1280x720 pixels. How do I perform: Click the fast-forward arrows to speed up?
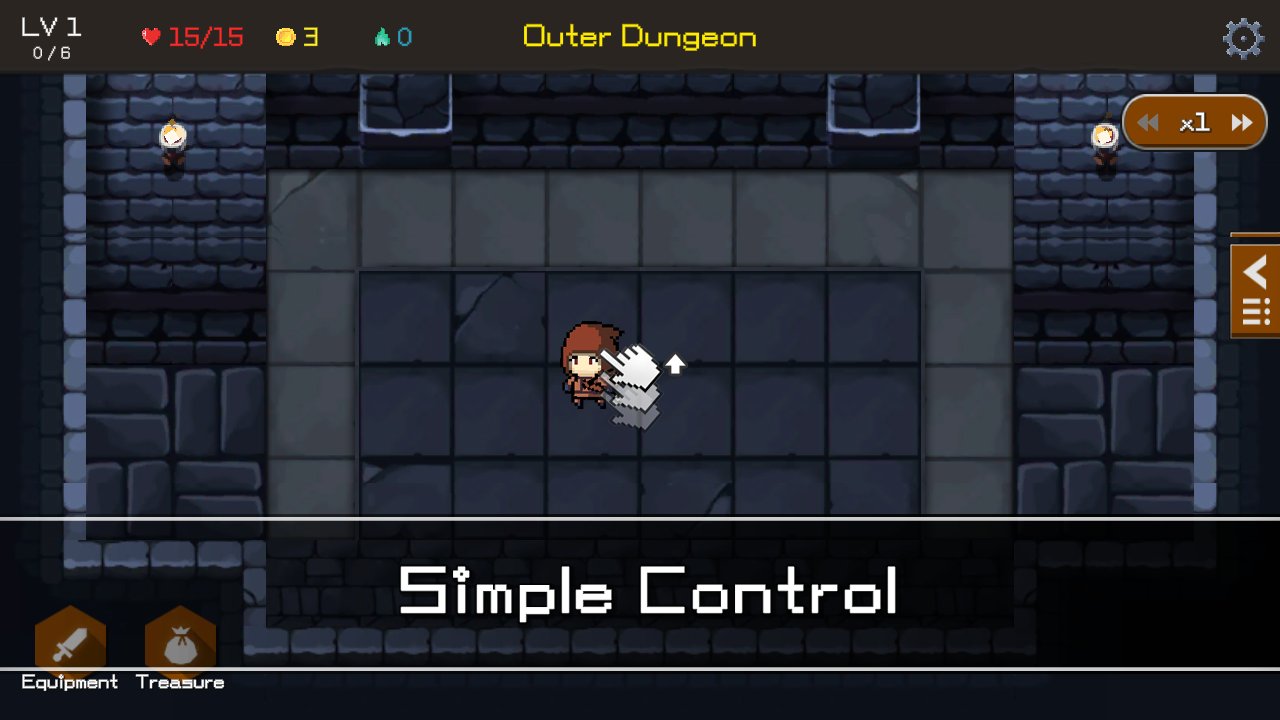1241,121
